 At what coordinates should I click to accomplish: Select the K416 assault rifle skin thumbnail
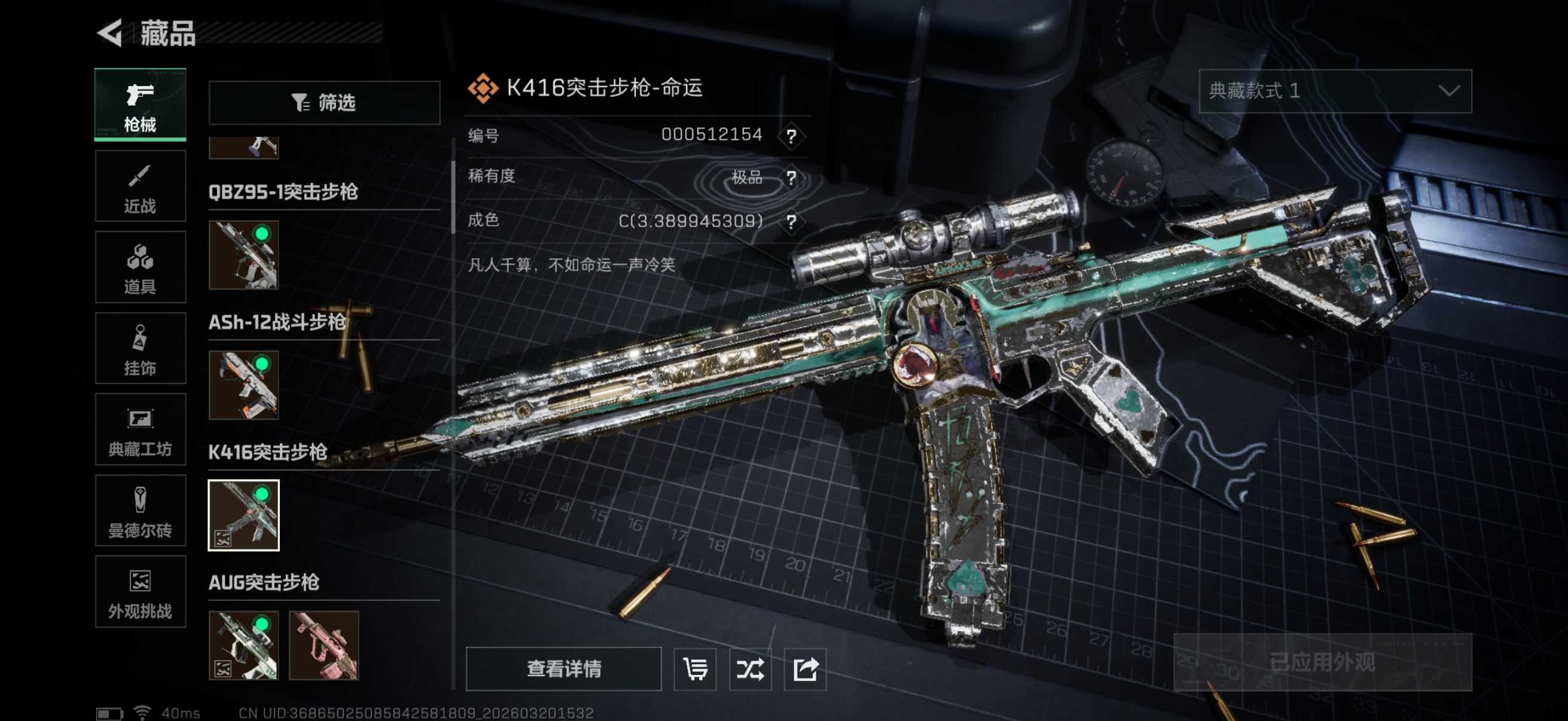coord(243,515)
